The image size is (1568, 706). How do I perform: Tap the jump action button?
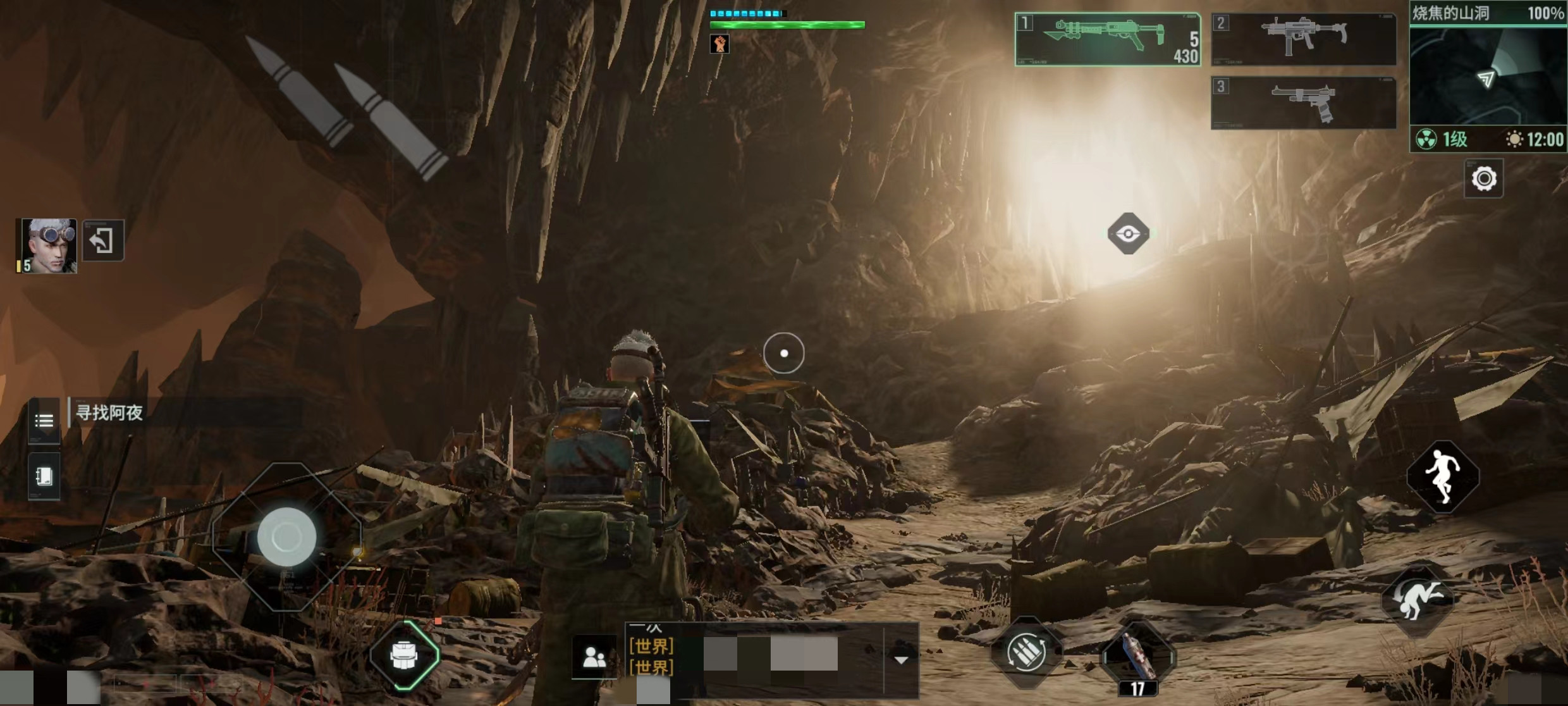point(1442,476)
